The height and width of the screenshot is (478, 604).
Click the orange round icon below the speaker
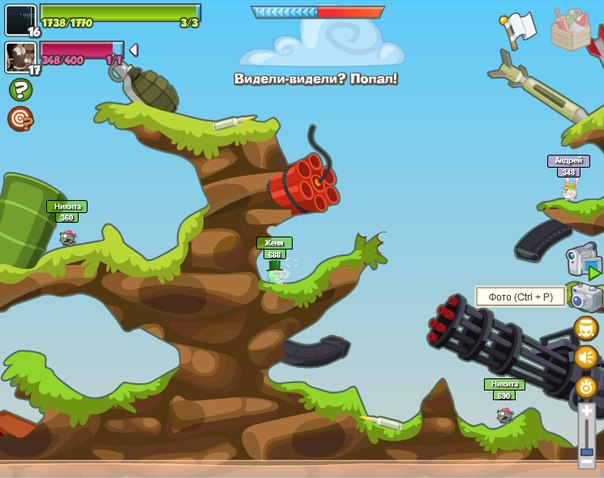click(586, 386)
